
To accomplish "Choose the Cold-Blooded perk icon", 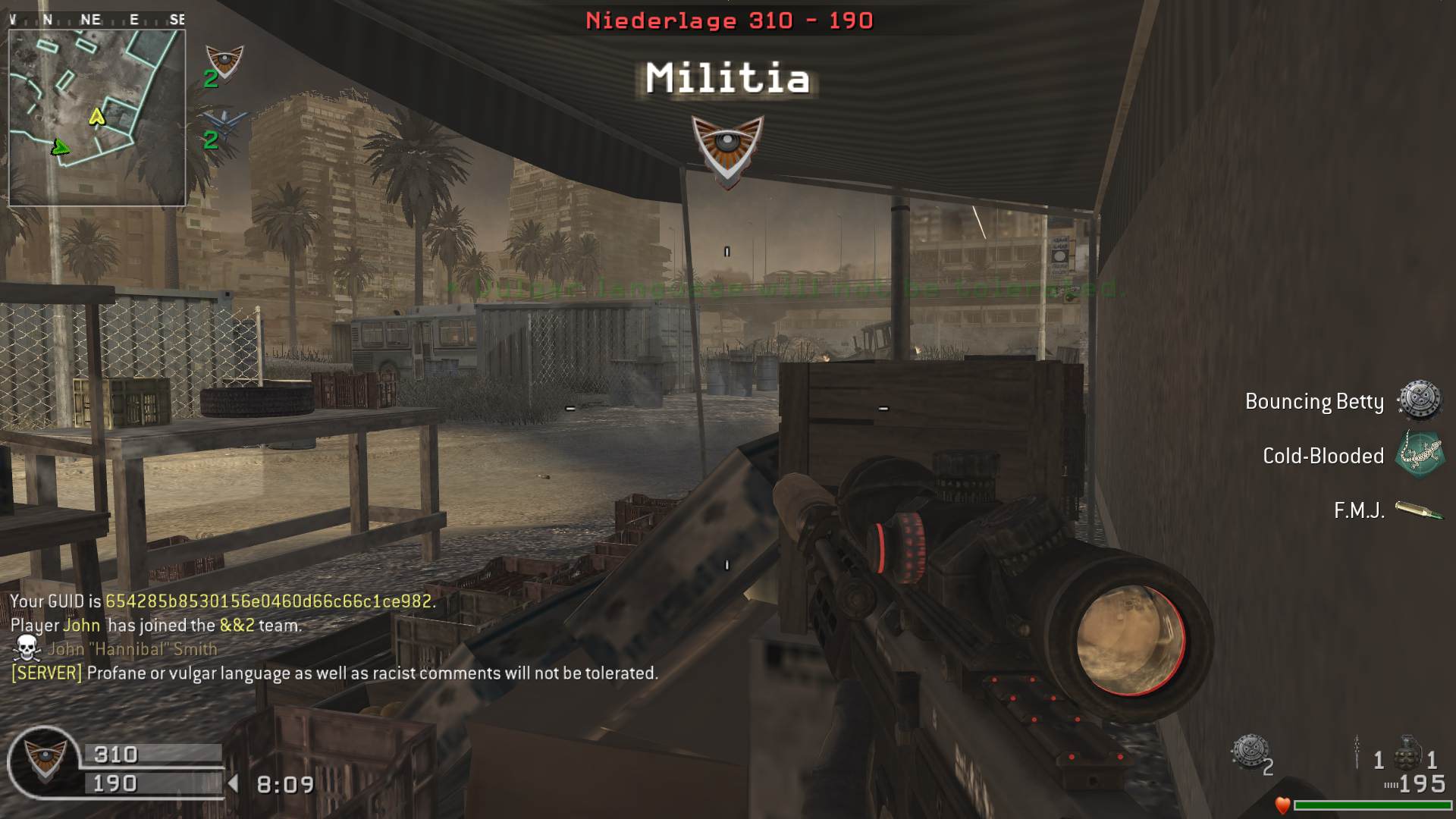I will point(1420,455).
